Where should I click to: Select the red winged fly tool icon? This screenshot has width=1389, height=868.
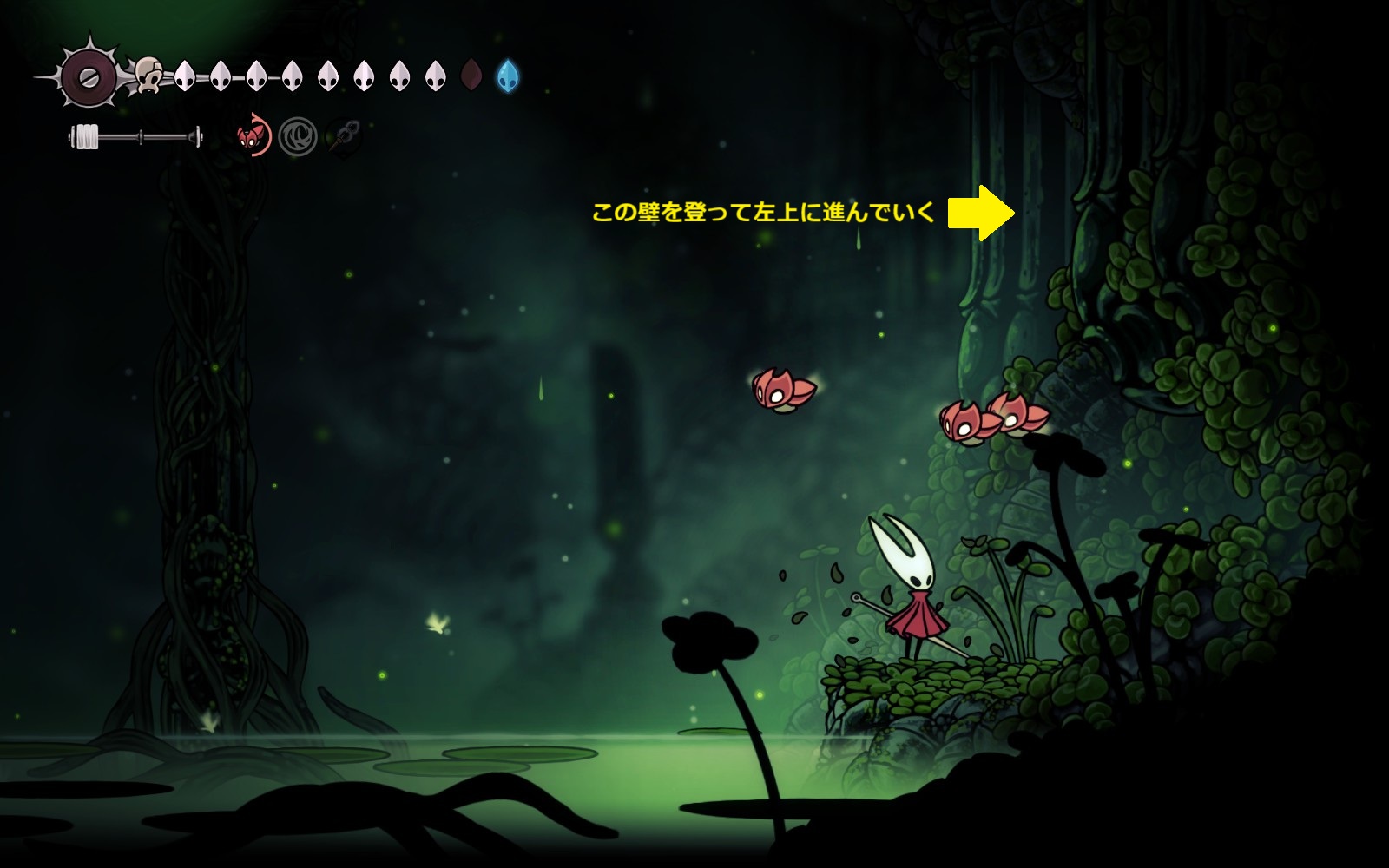(x=253, y=137)
